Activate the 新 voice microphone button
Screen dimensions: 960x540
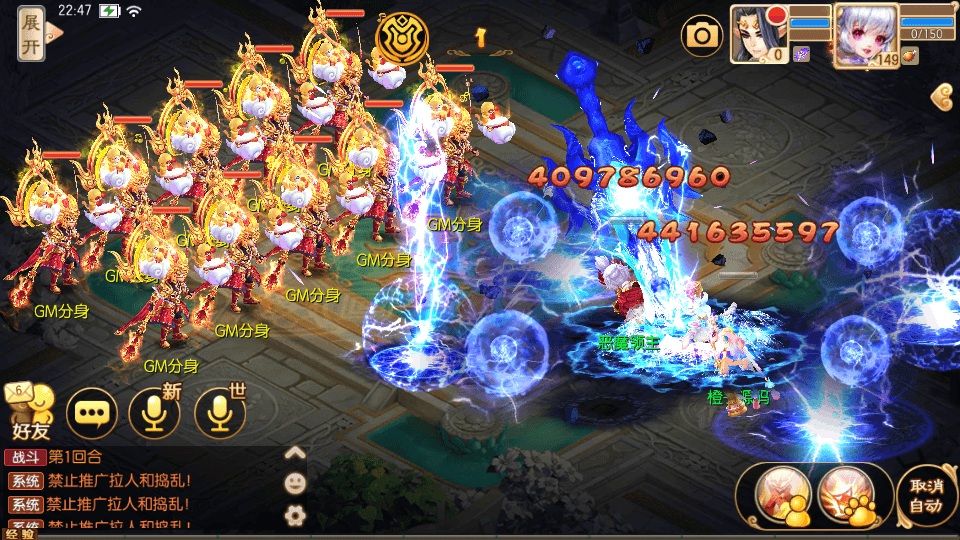coord(155,412)
